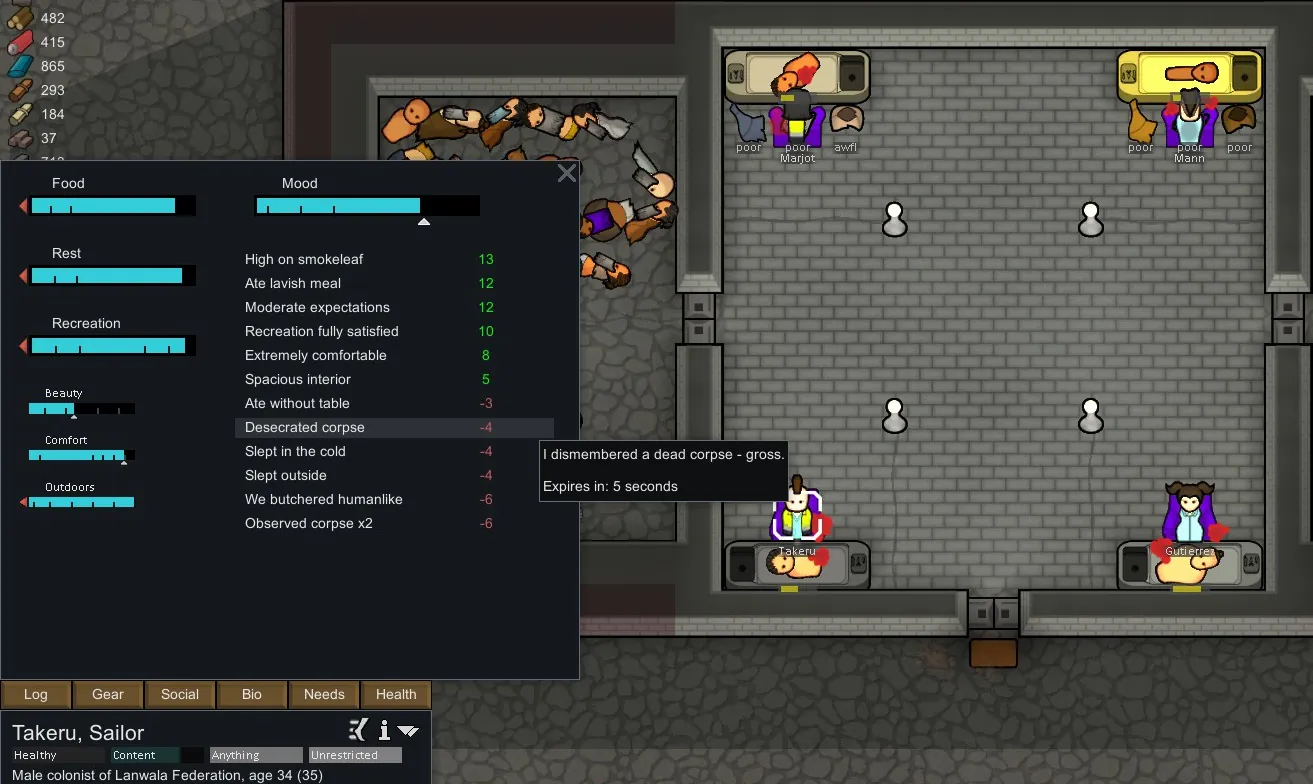Open the 'Unrestricted' allowed area selector

tap(355, 755)
